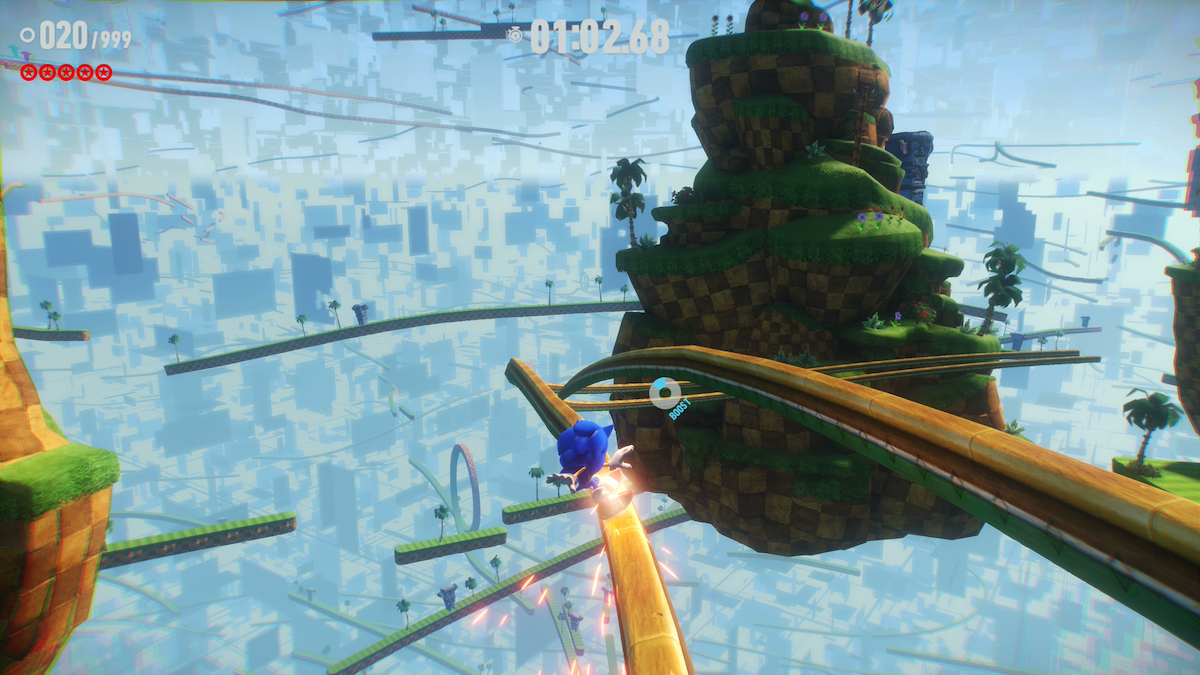Click the circular BOOST gauge icon
Image resolution: width=1200 pixels, height=675 pixels.
[x=665, y=392]
